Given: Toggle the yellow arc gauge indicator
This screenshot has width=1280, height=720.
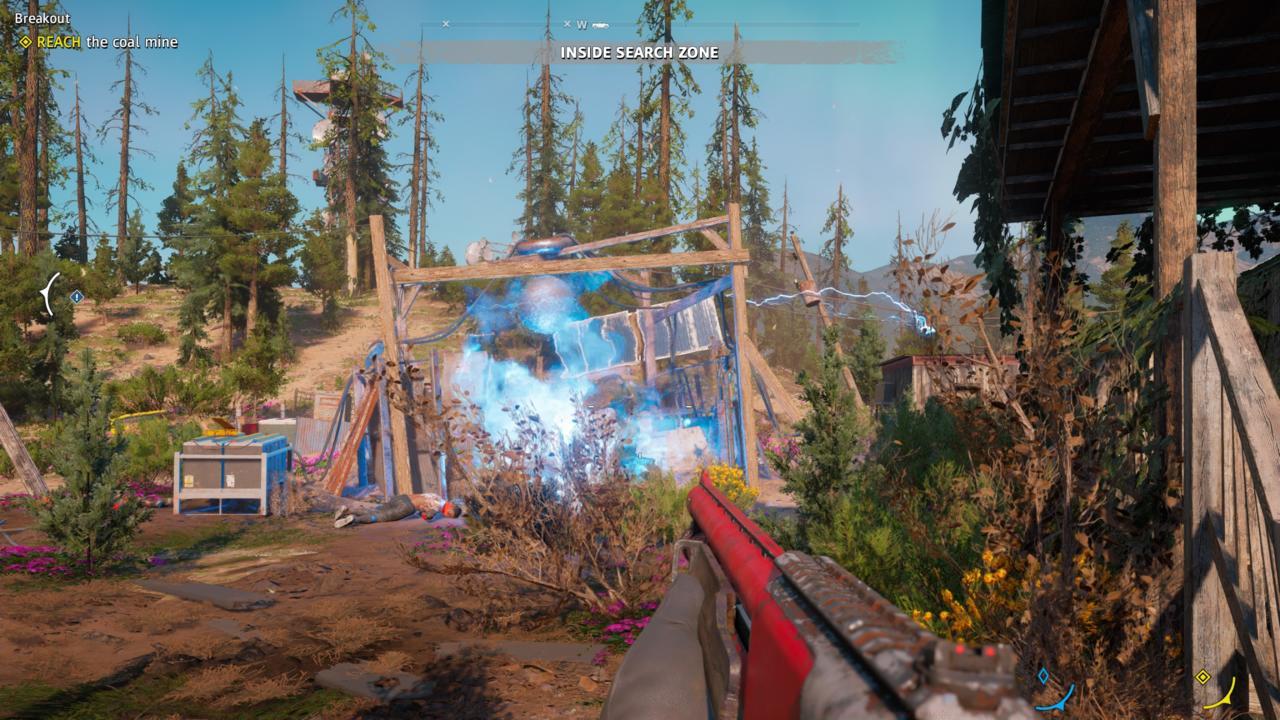Looking at the screenshot, I should point(1222,695).
